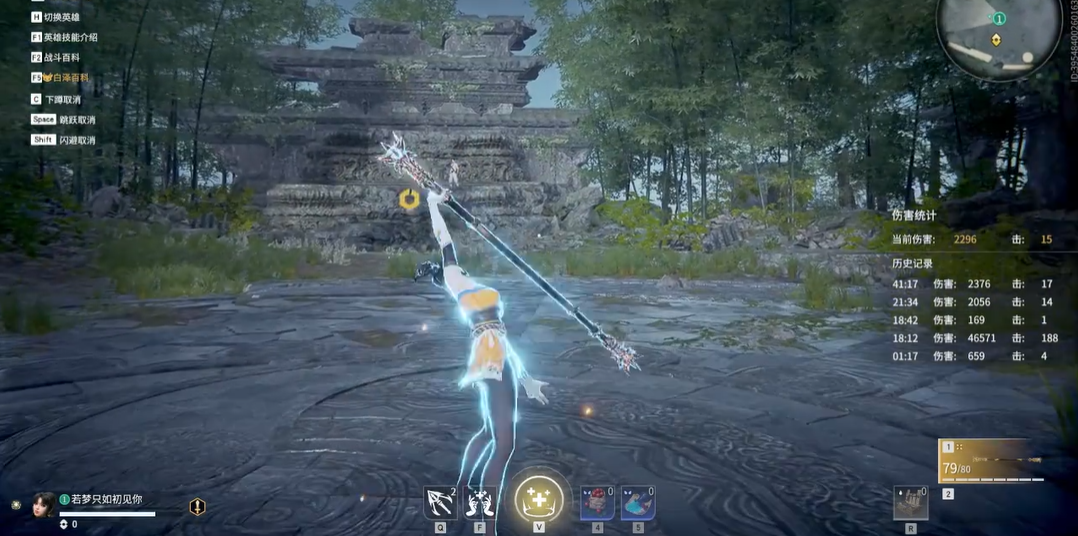The width and height of the screenshot is (1078, 536).
Task: Select the 46571 damage history record row
Action: tap(974, 338)
